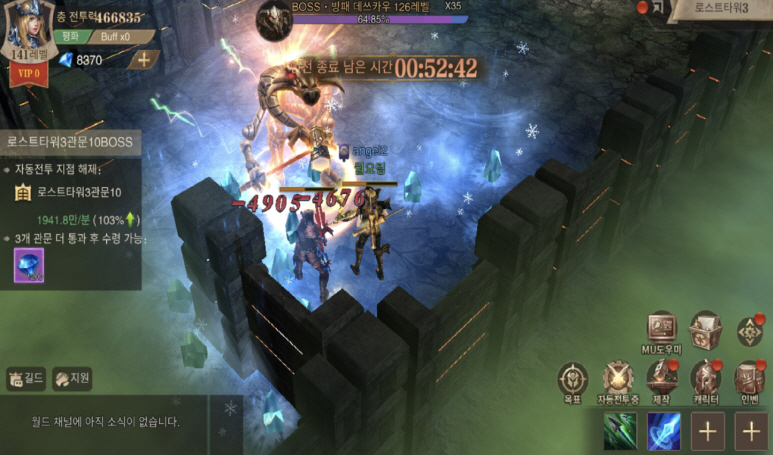Open the world channel chat box
The image size is (773, 455).
pos(105,422)
